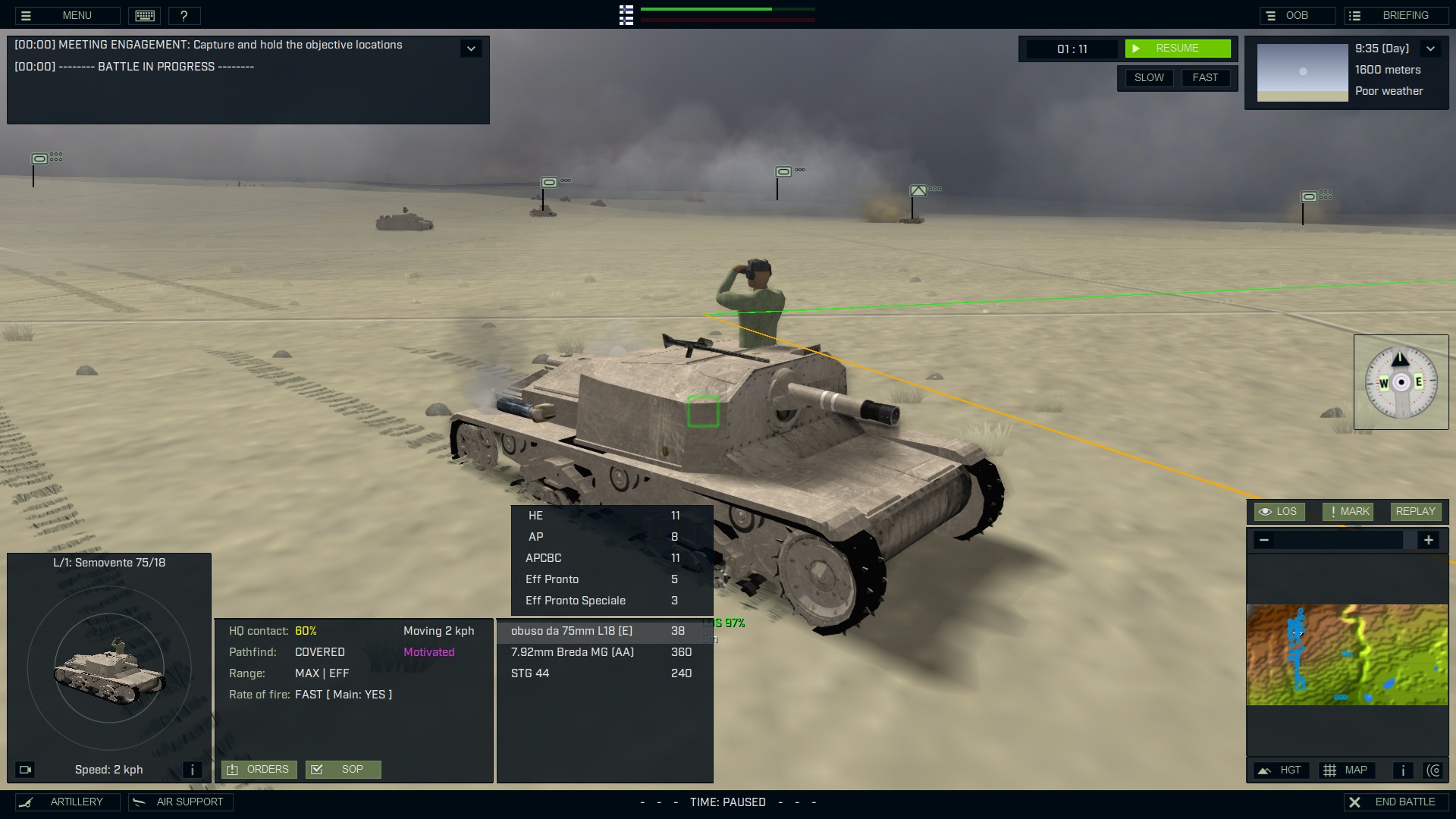Toggle LOS display above the minimap
Viewport: 1456px width, 819px height.
[x=1279, y=511]
